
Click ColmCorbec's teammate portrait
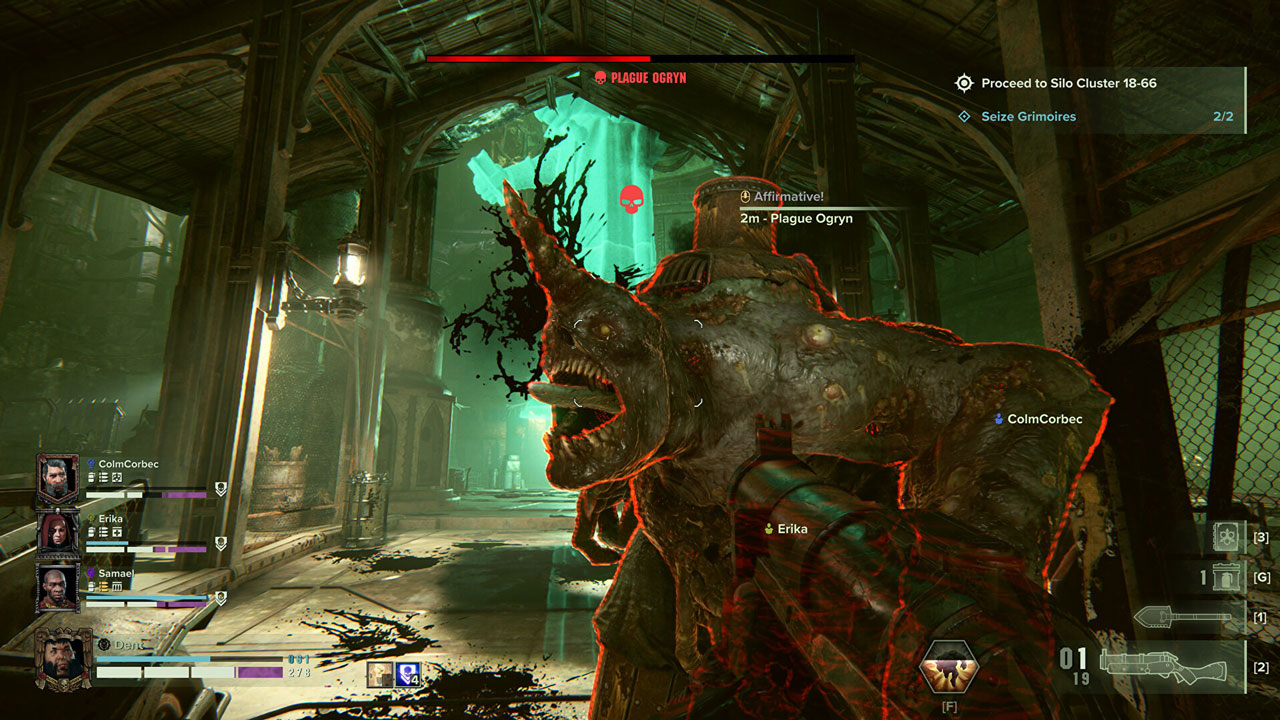click(57, 478)
